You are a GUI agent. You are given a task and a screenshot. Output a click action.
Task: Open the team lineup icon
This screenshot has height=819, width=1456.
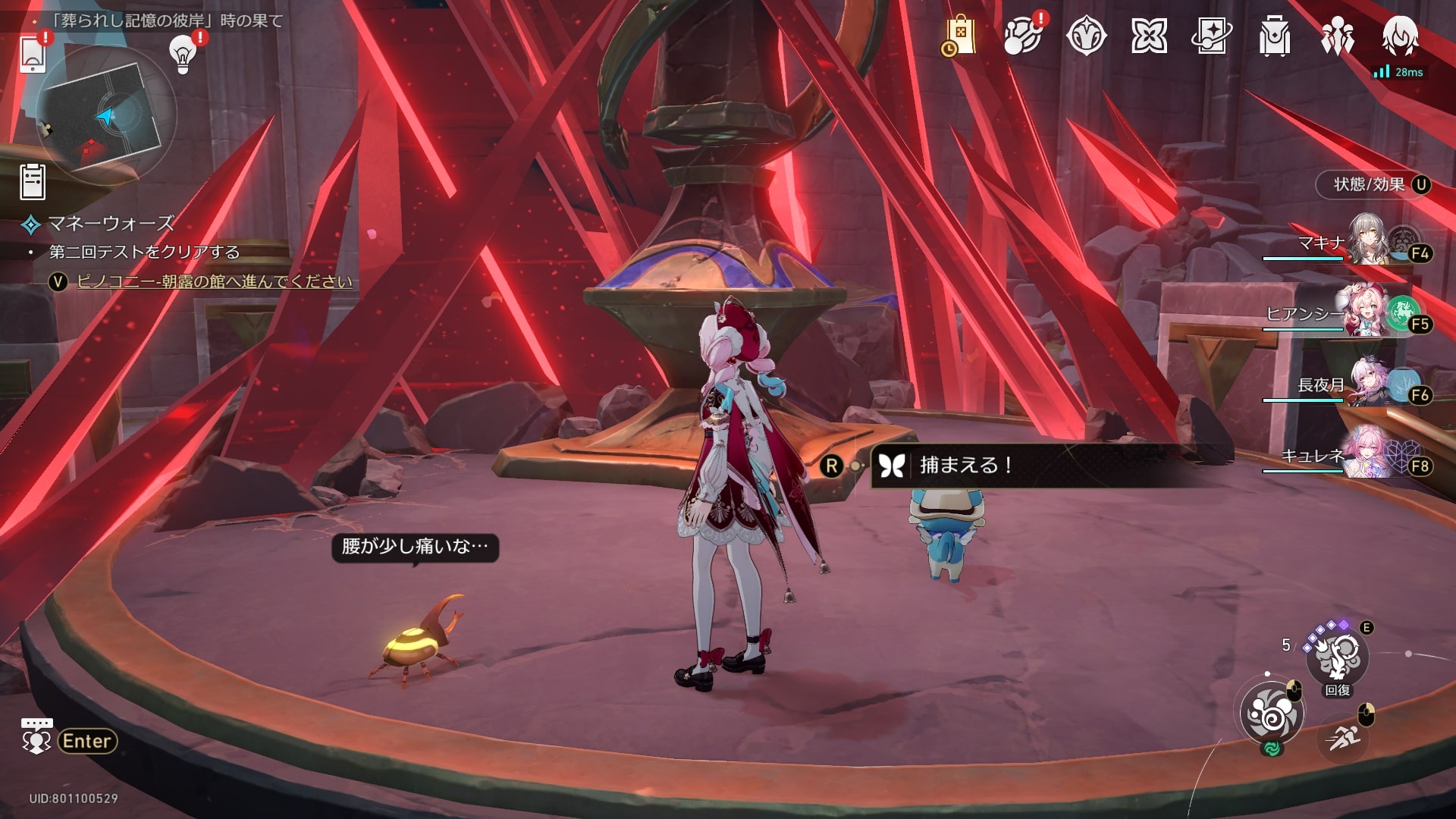(x=1337, y=36)
